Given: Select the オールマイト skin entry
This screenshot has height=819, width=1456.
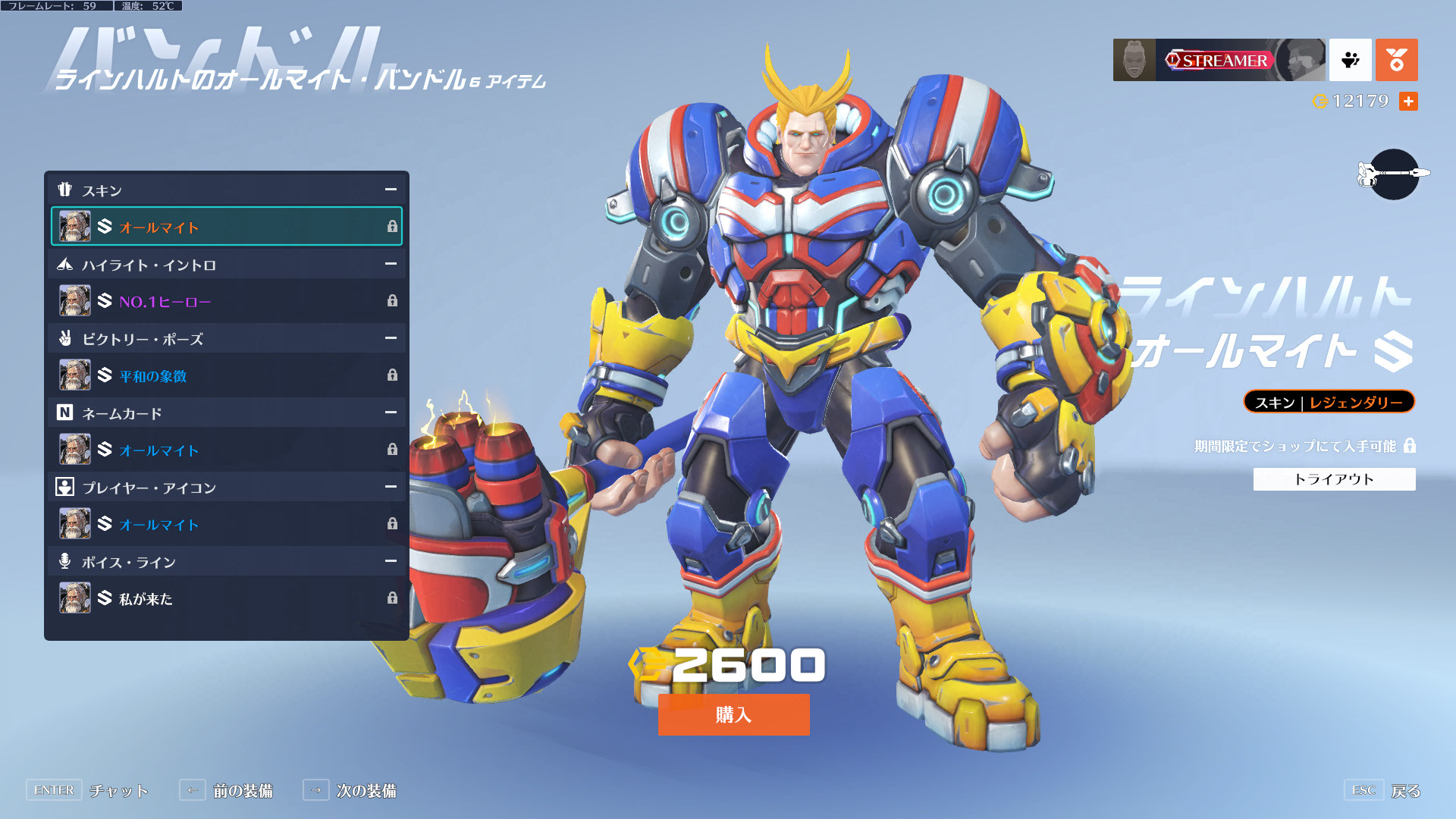Looking at the screenshot, I should [226, 227].
